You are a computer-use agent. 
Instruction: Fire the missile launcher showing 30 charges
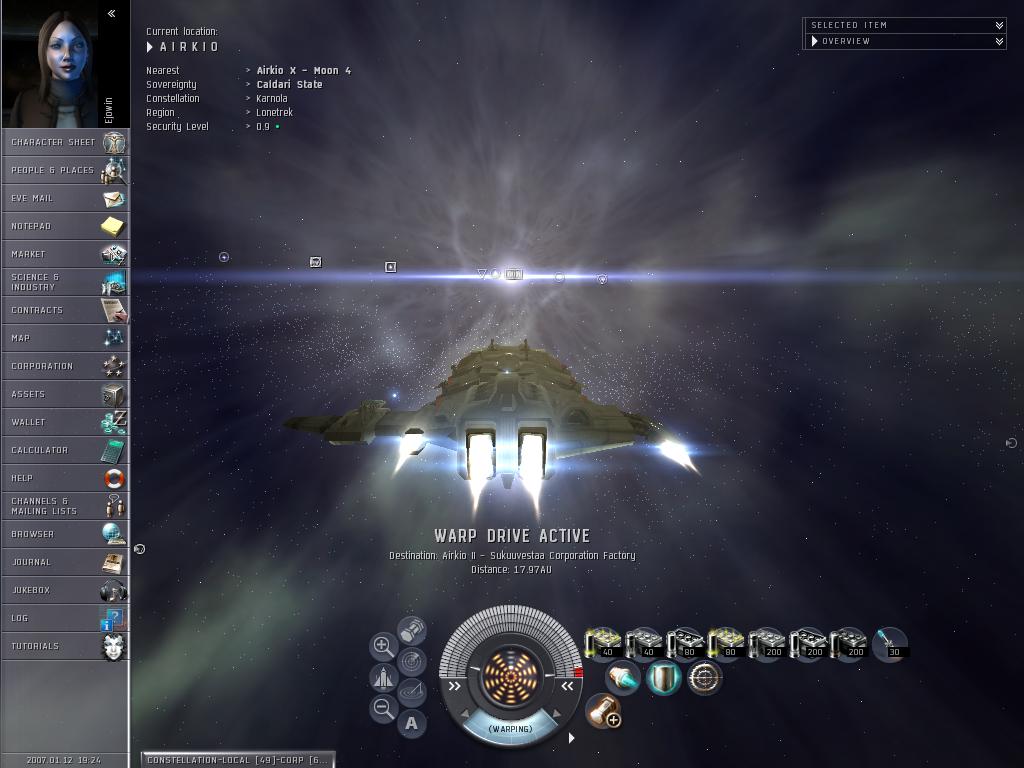(889, 645)
